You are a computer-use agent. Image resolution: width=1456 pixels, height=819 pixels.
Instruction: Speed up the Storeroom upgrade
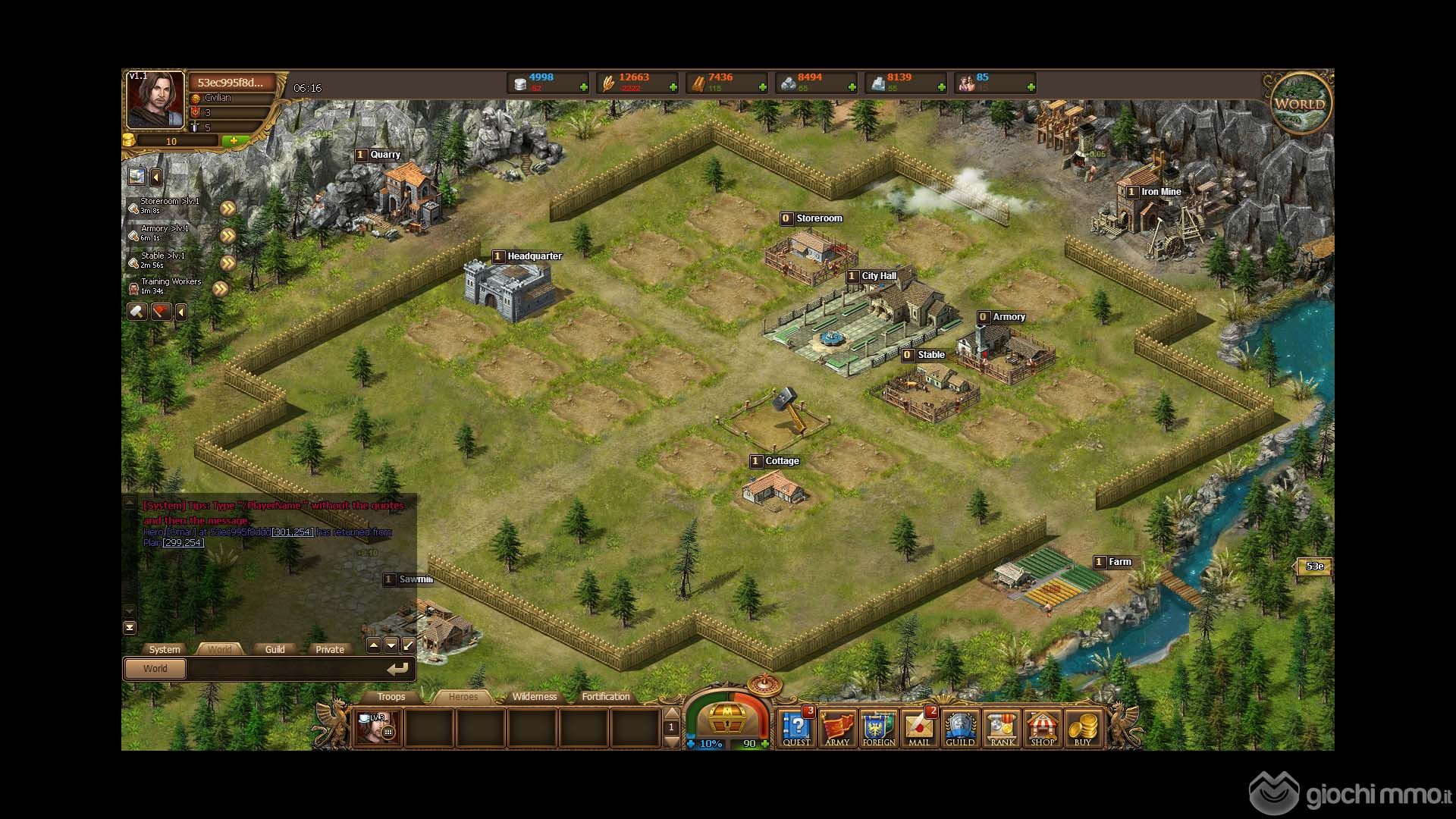pos(227,209)
